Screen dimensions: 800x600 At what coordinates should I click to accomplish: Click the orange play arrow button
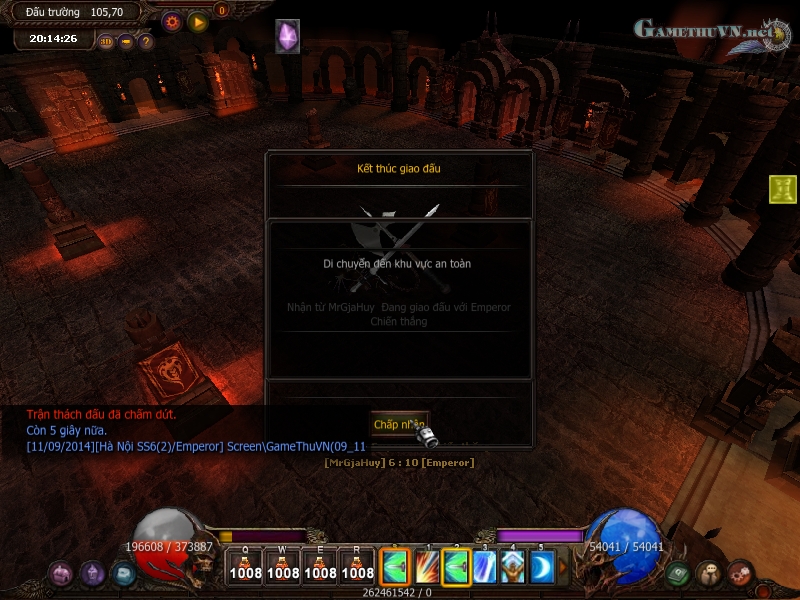[x=198, y=21]
